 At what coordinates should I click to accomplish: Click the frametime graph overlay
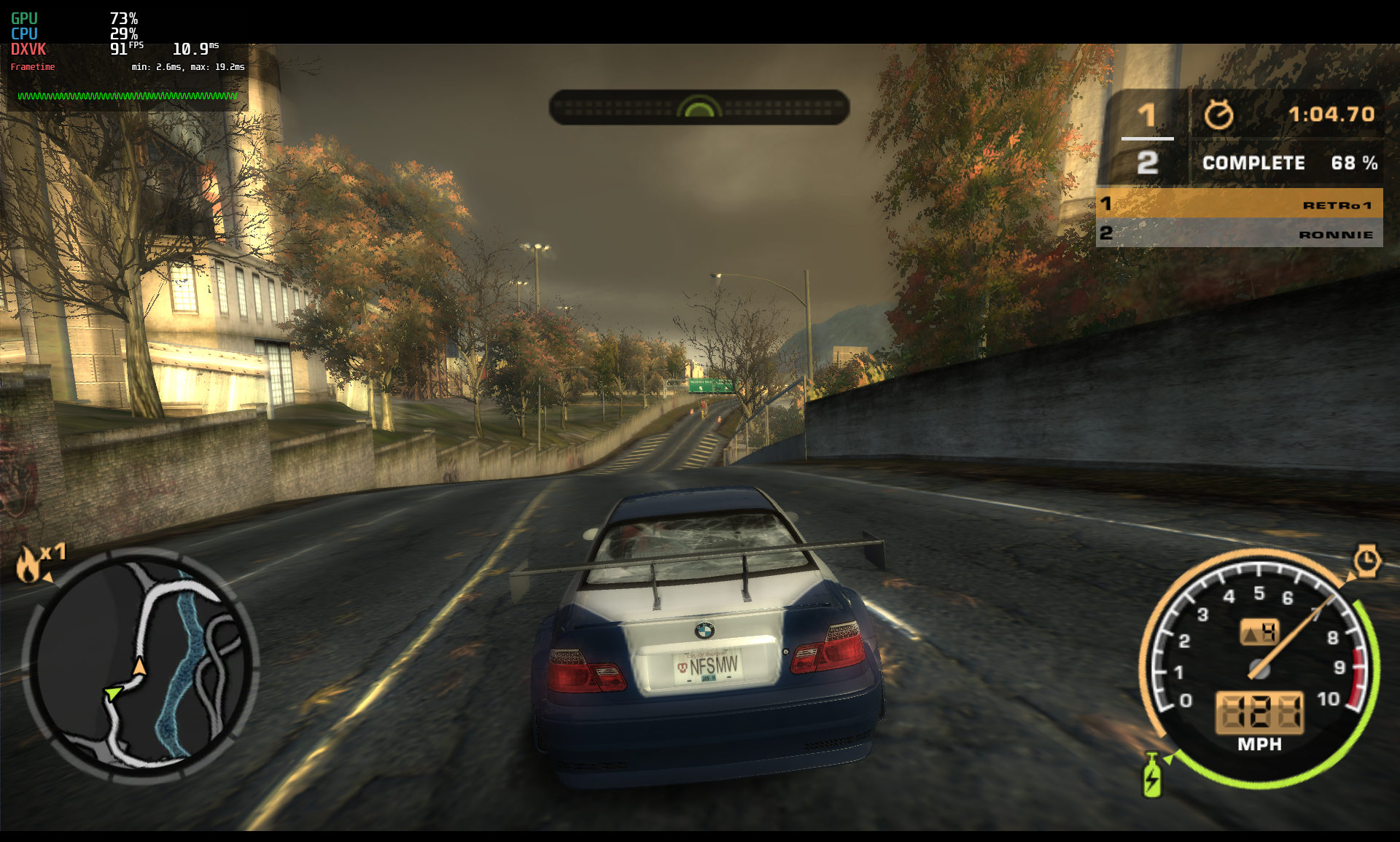(128, 95)
